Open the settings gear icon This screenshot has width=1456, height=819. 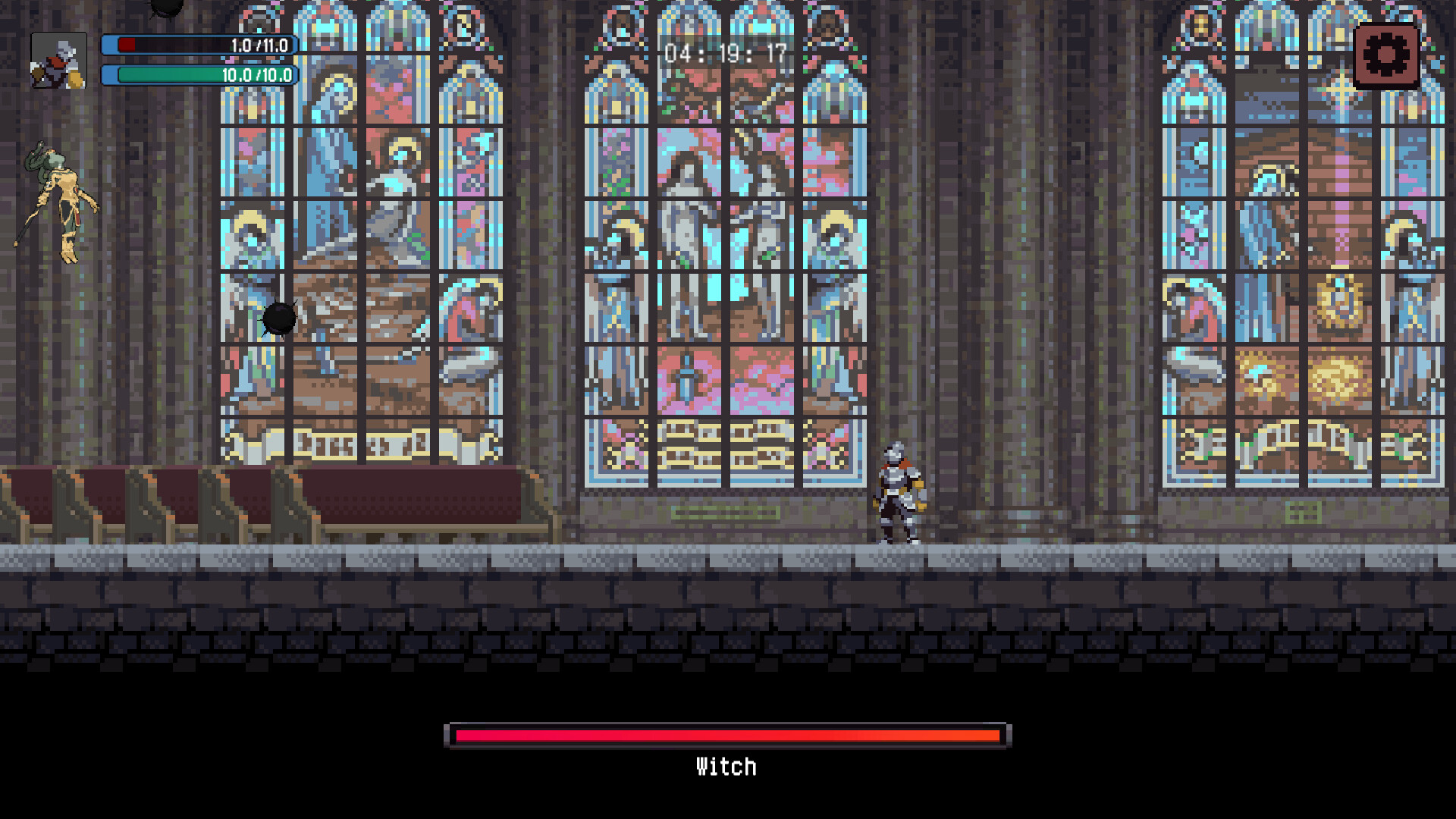click(1387, 54)
